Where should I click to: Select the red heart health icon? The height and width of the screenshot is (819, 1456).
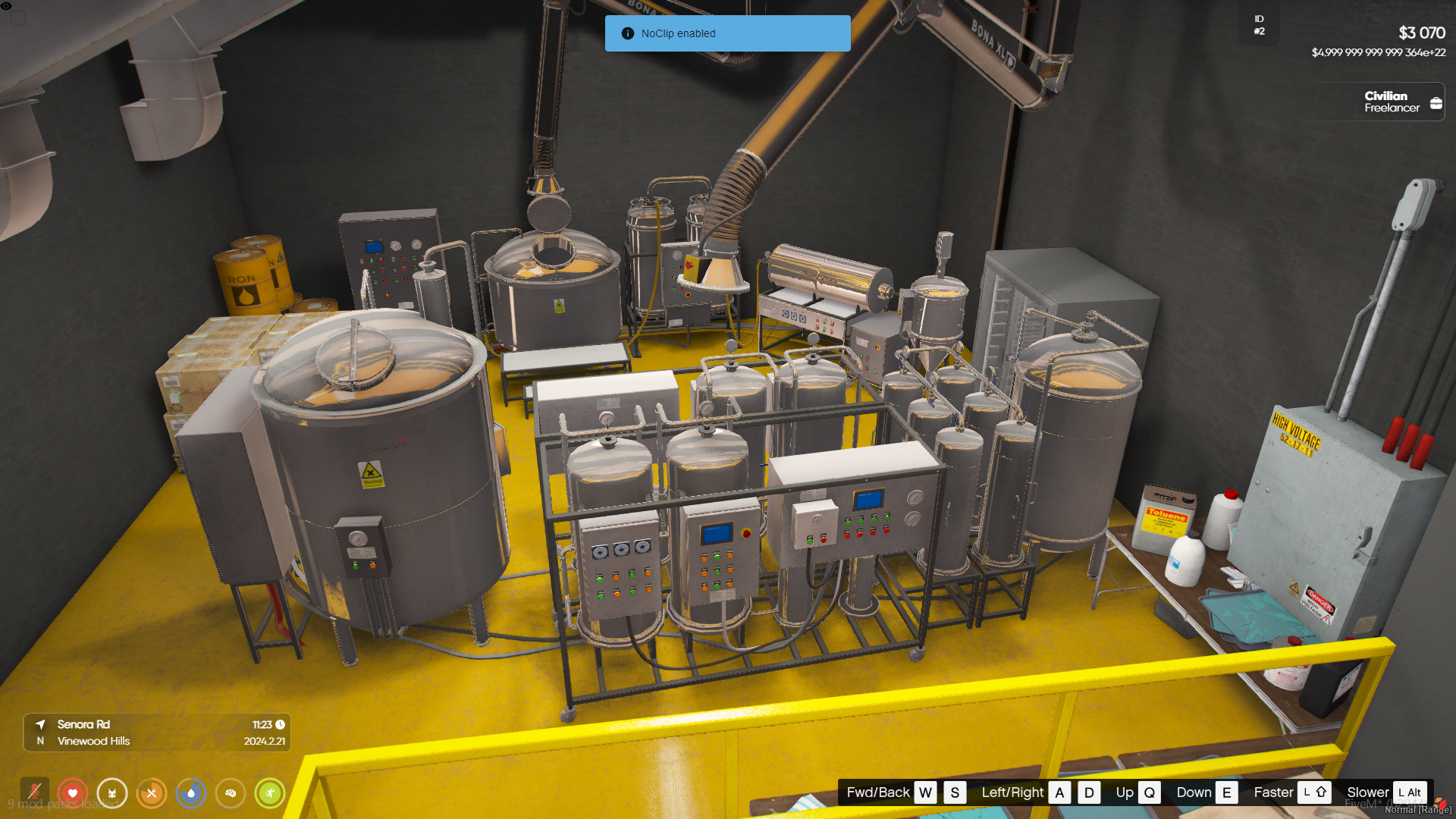[73, 793]
